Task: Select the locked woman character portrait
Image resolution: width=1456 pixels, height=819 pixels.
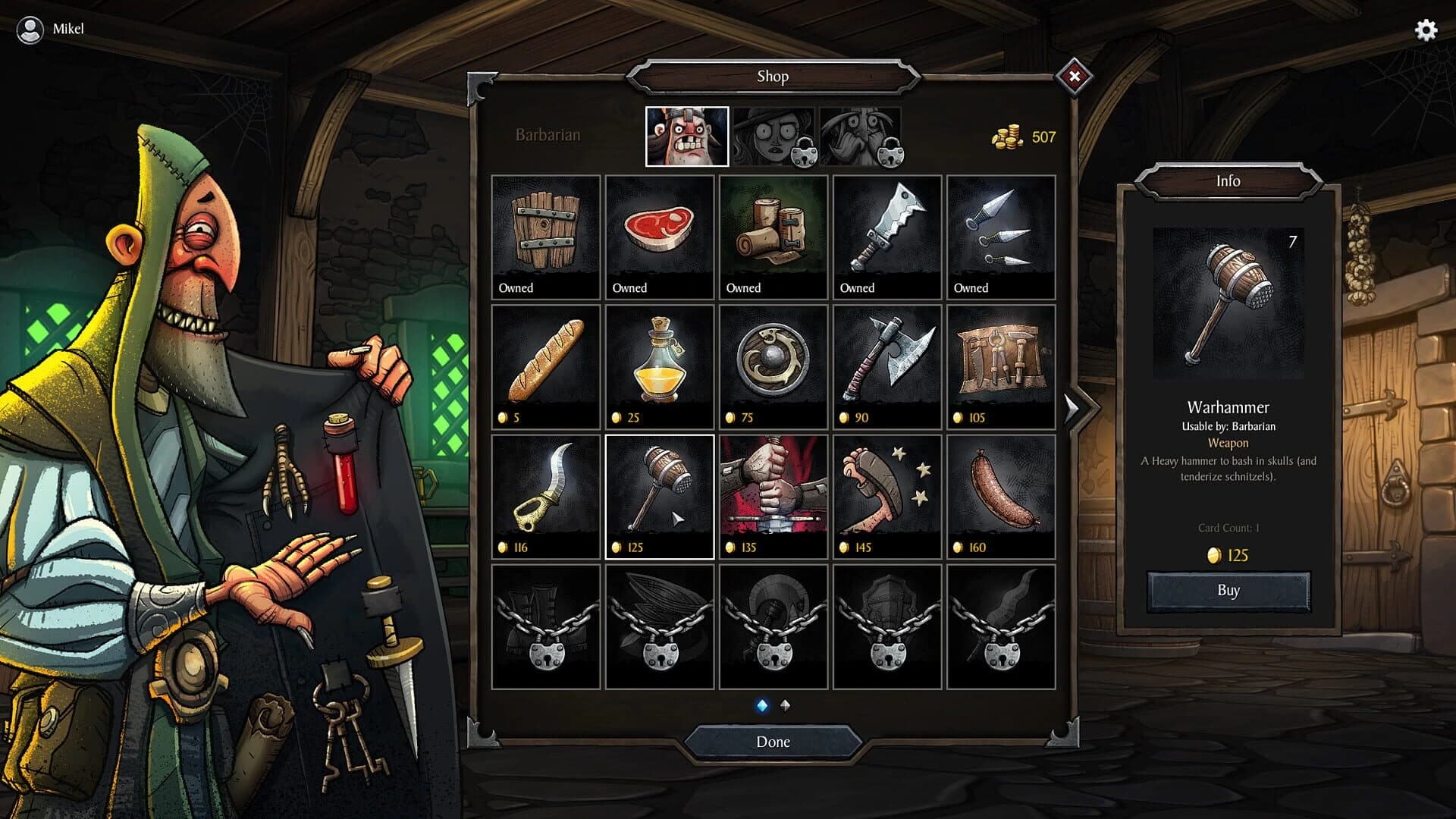Action: [x=773, y=136]
